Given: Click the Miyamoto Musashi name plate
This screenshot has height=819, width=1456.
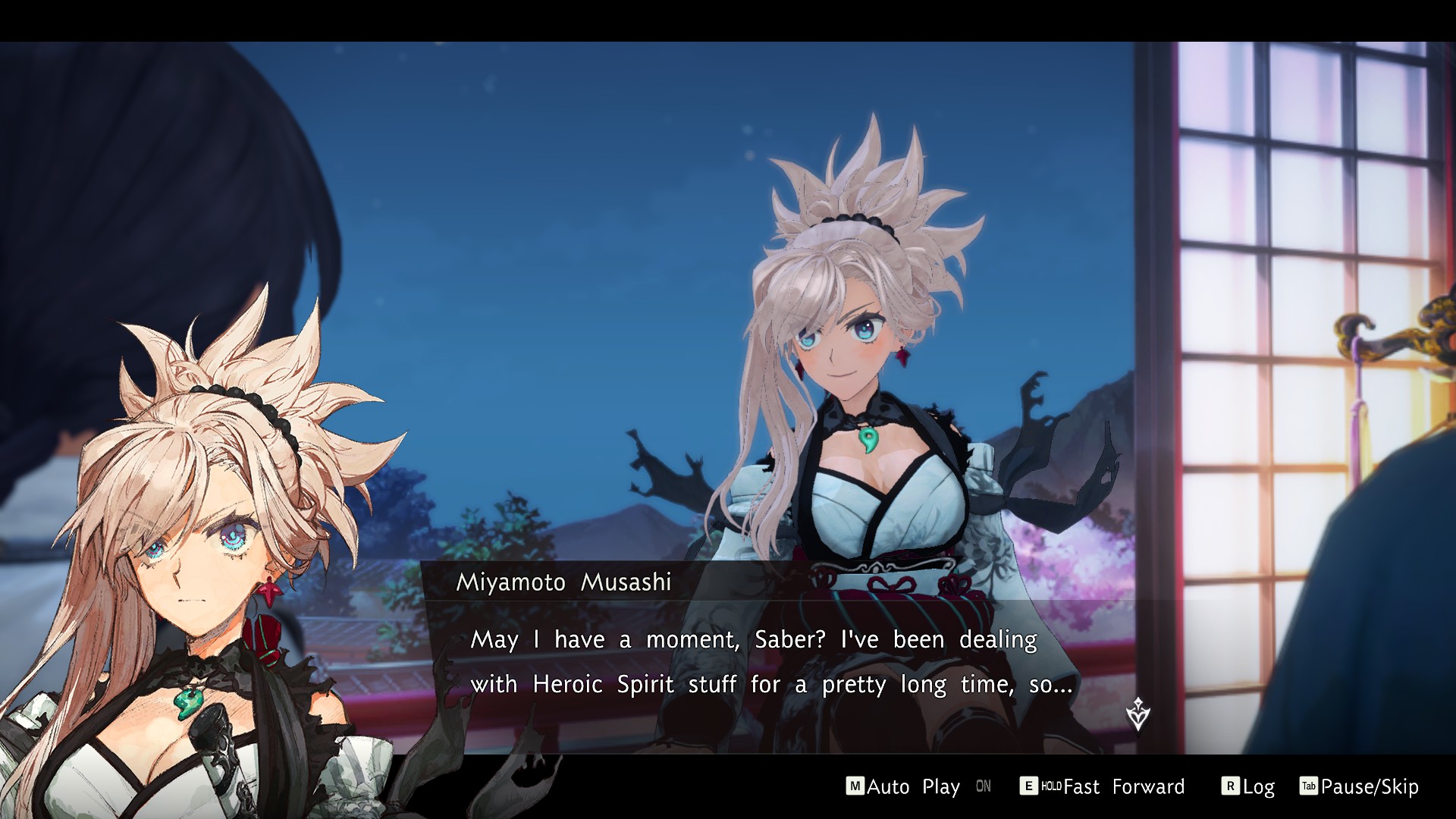Looking at the screenshot, I should coord(565,582).
